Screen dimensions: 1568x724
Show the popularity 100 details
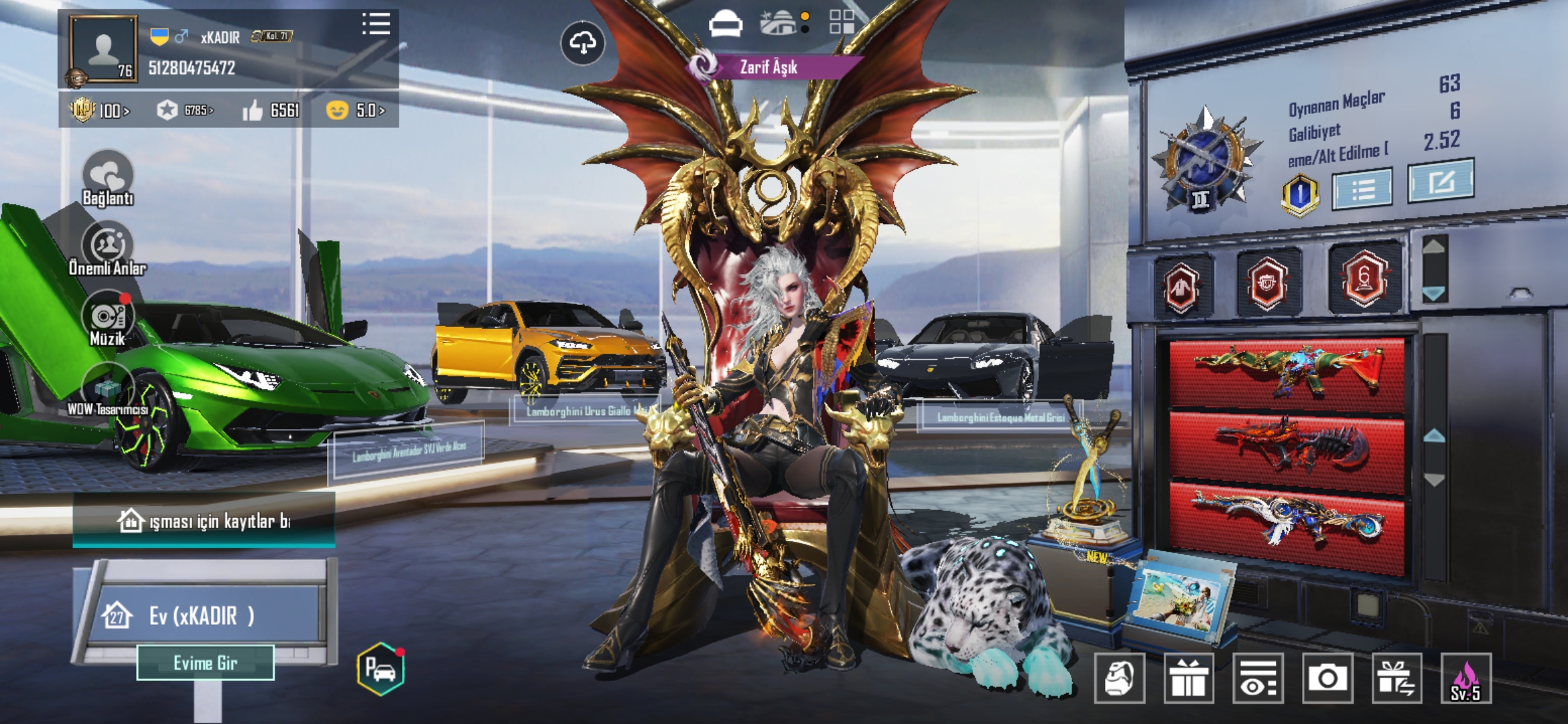click(101, 110)
